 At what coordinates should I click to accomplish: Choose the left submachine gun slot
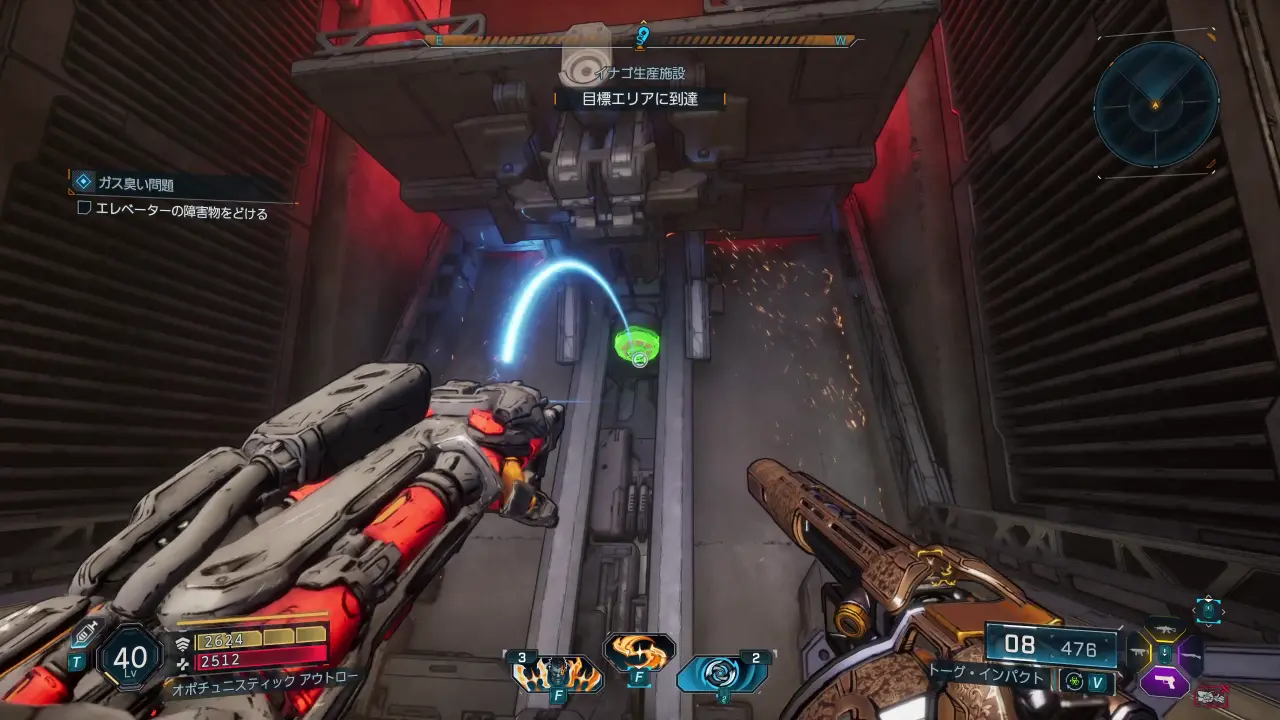[x=1139, y=654]
